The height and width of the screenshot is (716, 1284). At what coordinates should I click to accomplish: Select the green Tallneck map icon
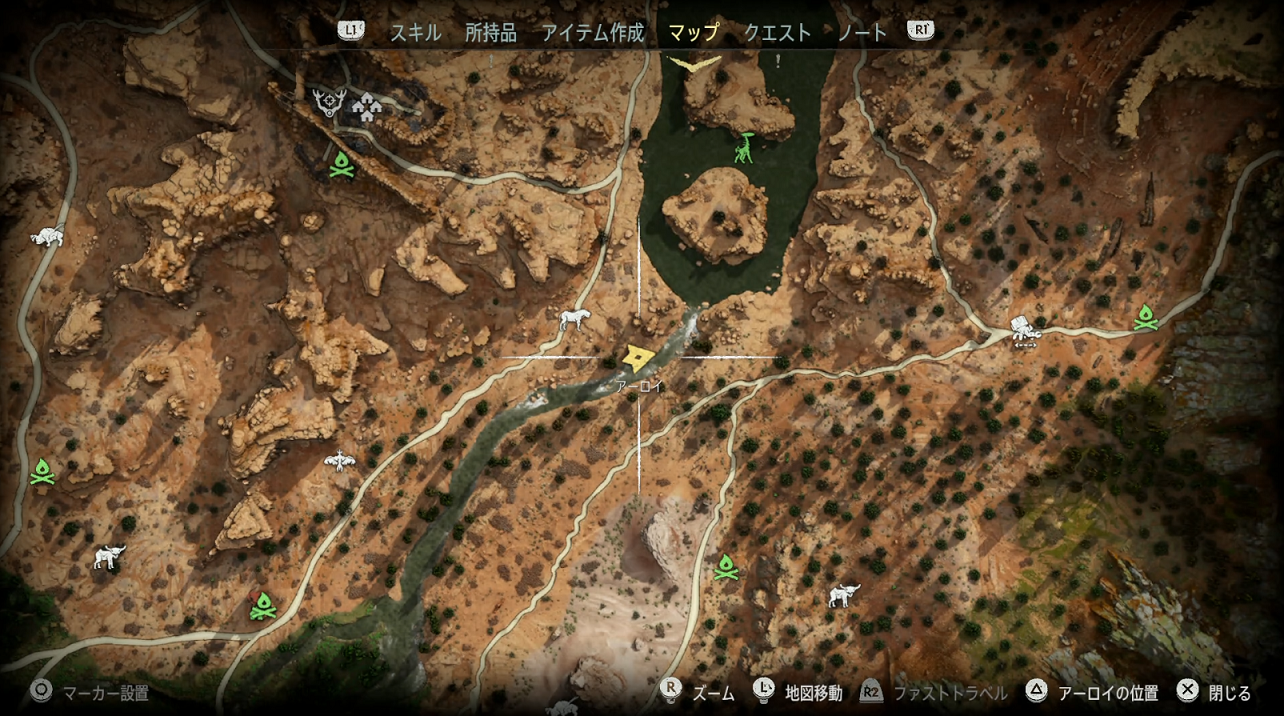click(x=744, y=148)
